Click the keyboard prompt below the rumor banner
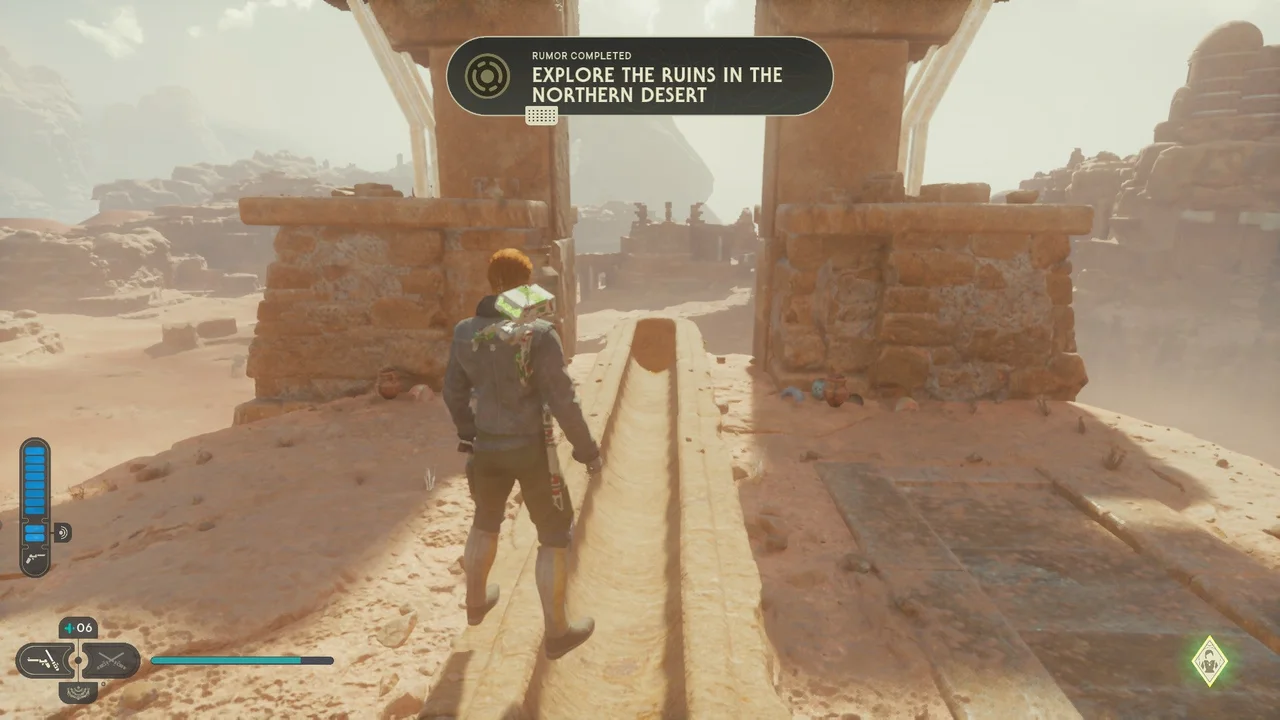The height and width of the screenshot is (720, 1280). pyautogui.click(x=542, y=116)
